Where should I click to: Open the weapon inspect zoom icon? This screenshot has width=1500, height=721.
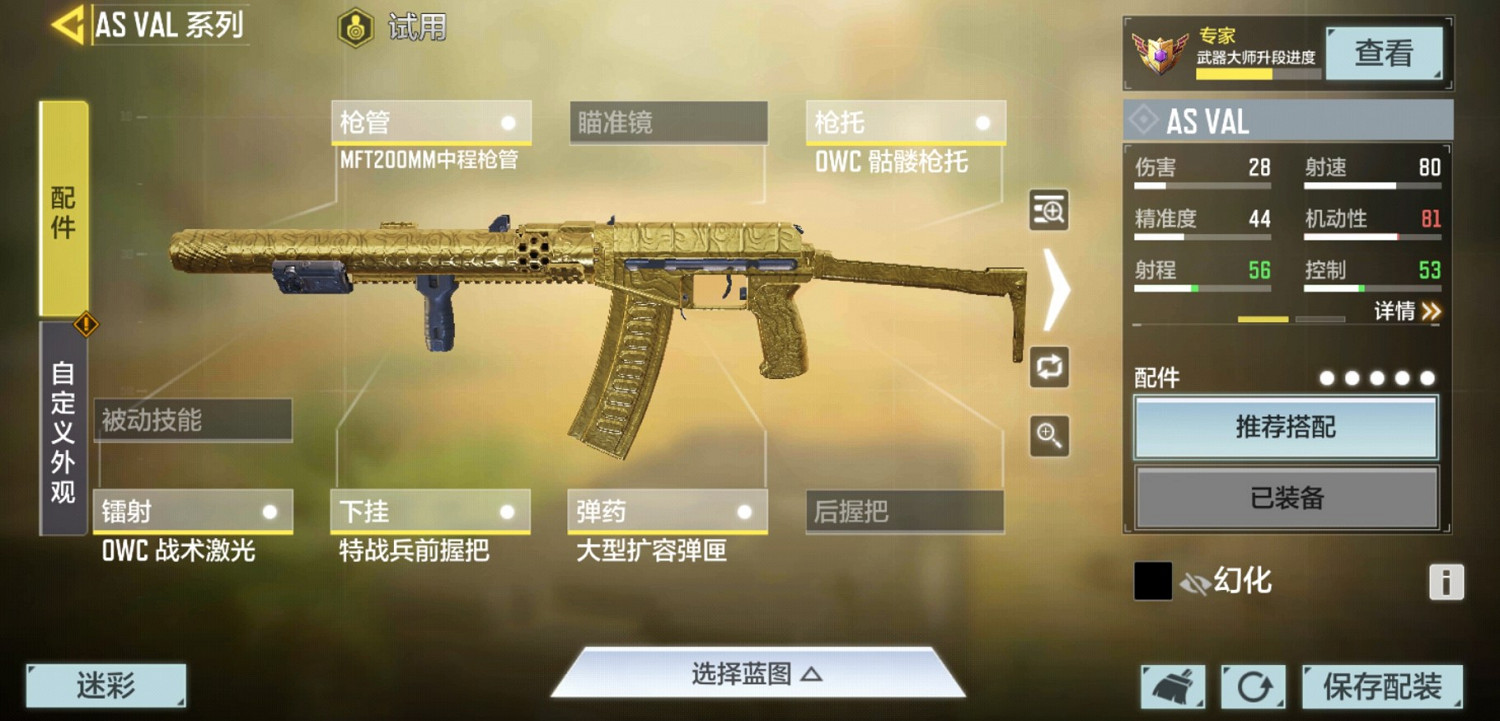coord(1048,212)
